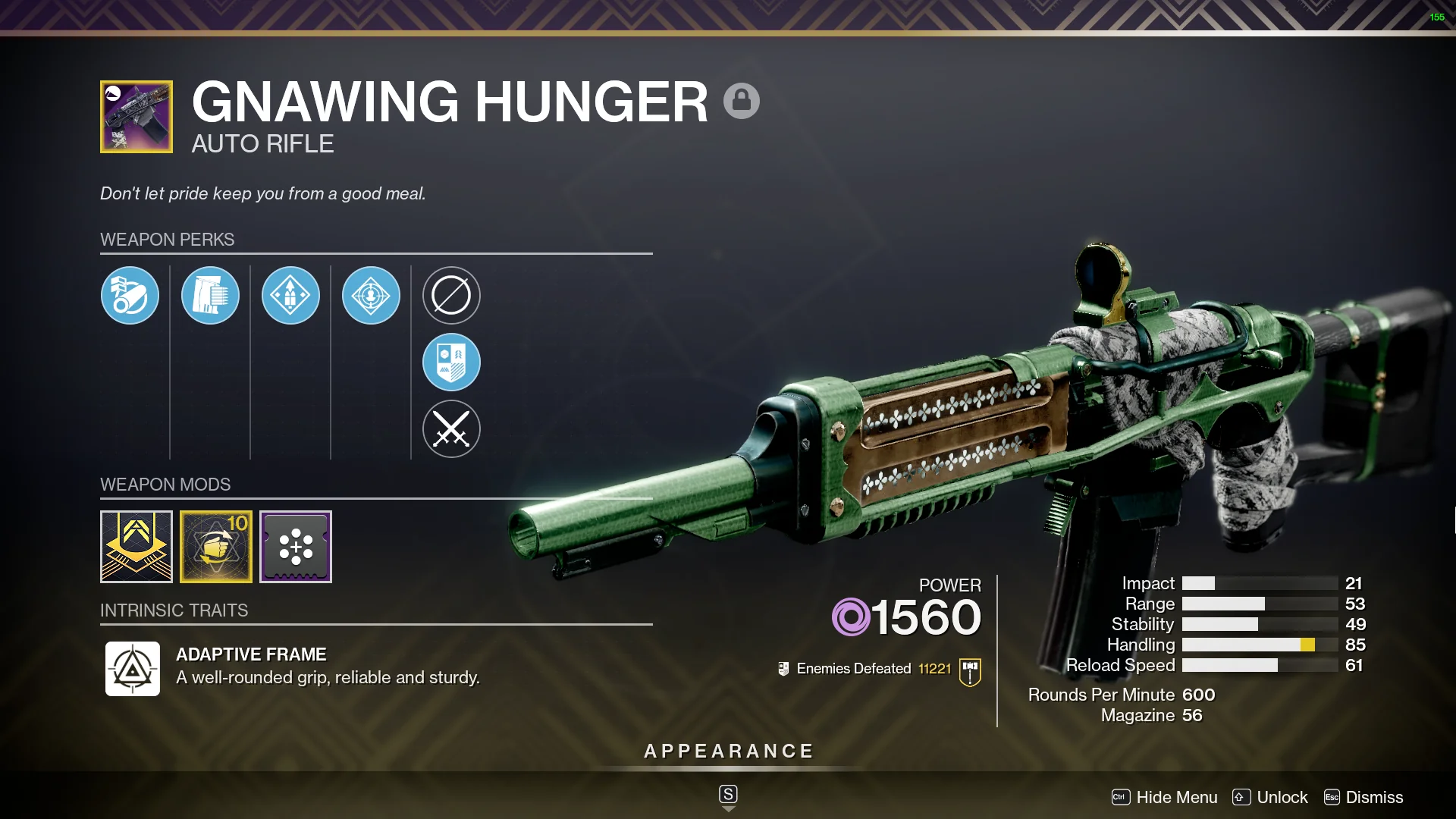Click the crest icon beside Enemies Defeated

[x=783, y=669]
